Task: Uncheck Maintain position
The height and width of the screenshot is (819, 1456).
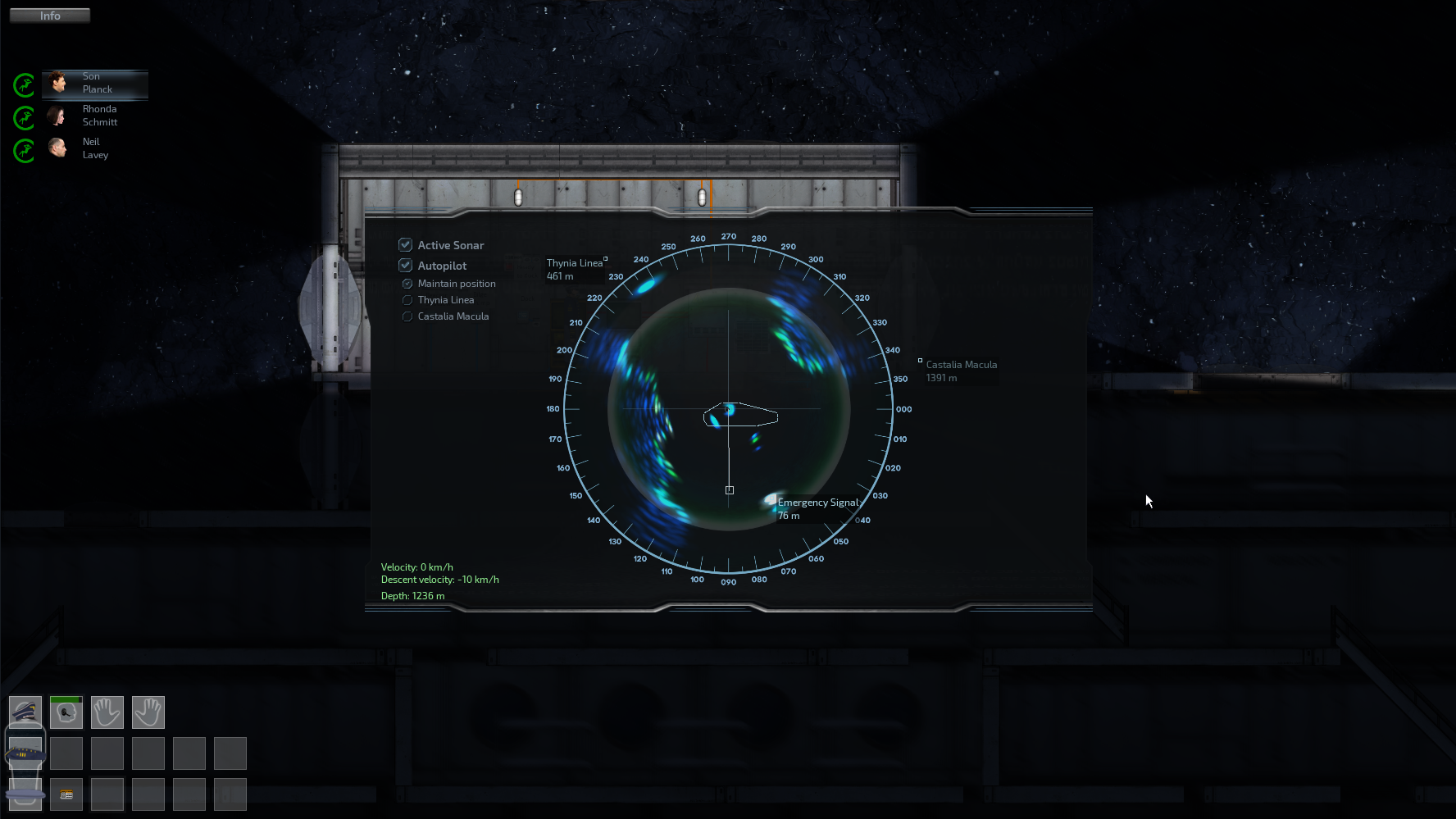Action: pos(407,283)
